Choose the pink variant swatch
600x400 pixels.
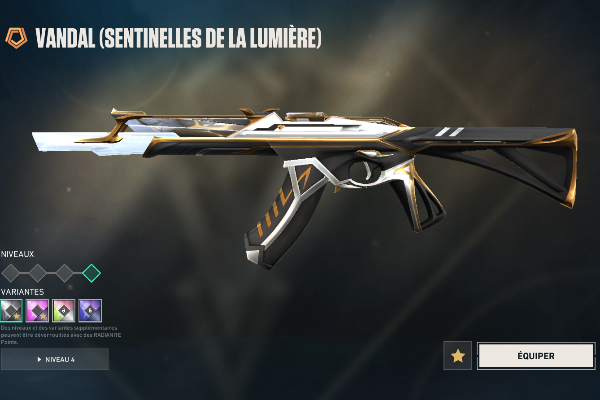pyautogui.click(x=38, y=310)
